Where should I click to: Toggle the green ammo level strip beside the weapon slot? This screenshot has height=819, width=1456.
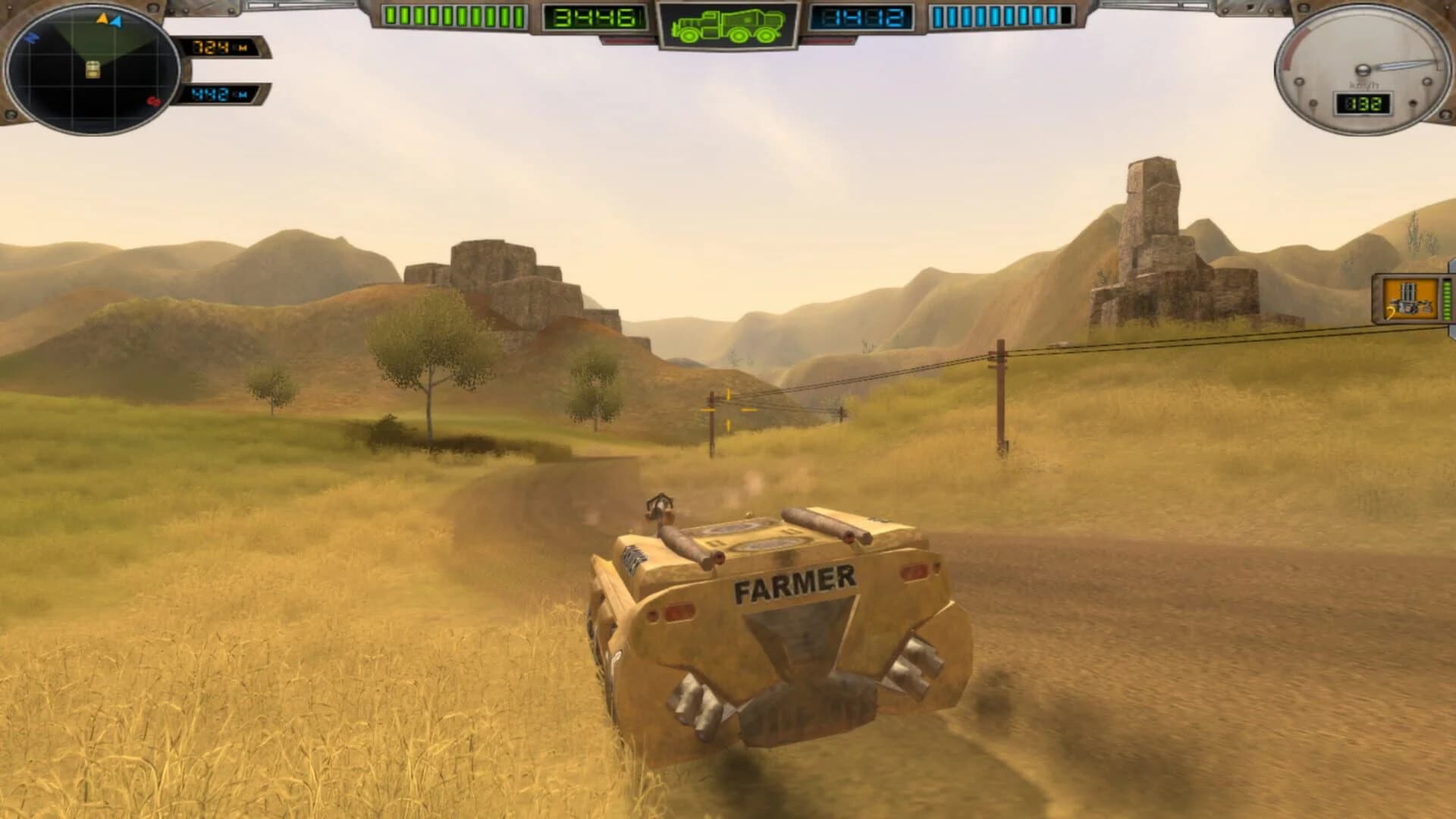coord(1447,300)
